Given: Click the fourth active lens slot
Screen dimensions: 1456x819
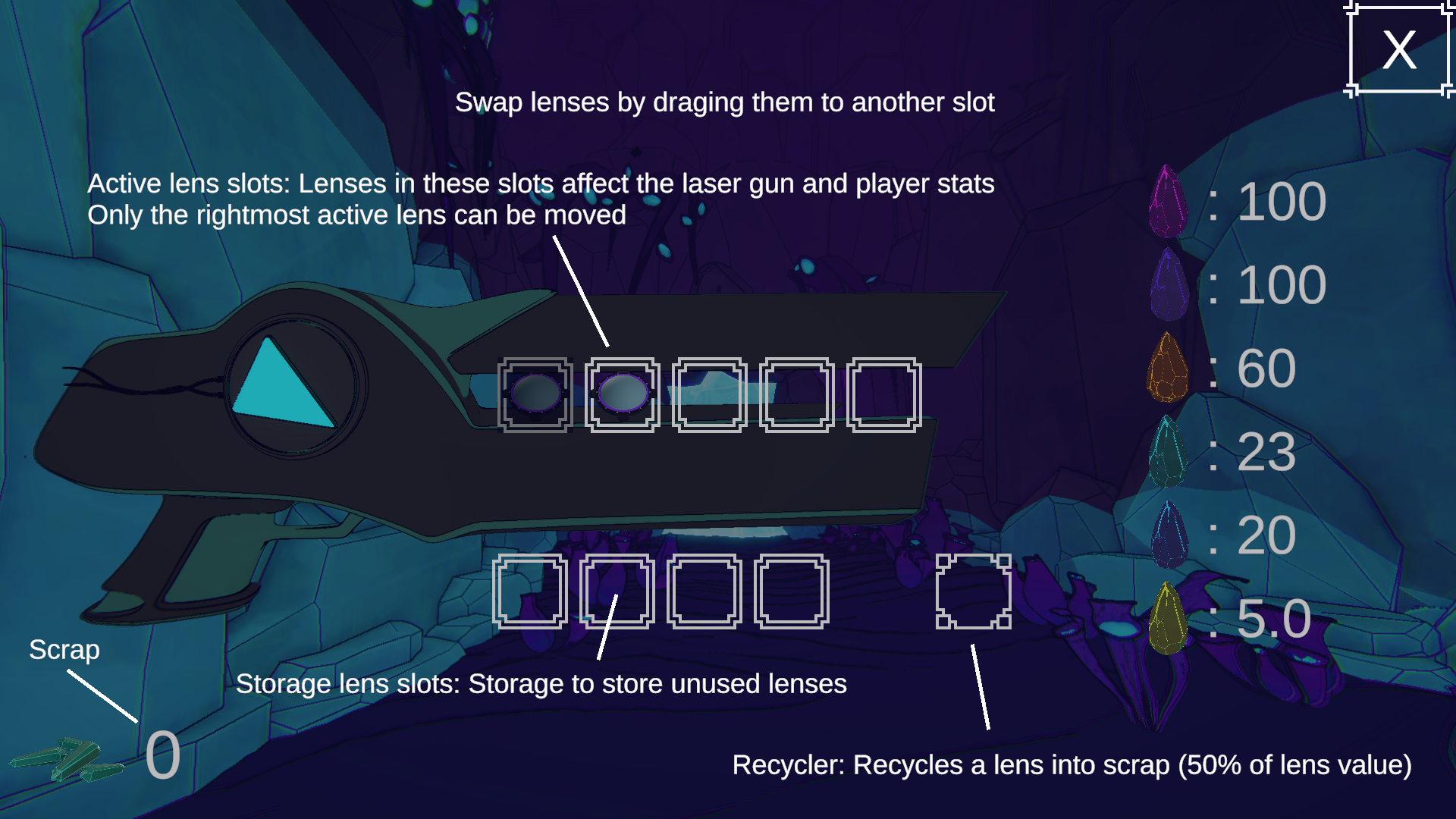Looking at the screenshot, I should coord(795,393).
